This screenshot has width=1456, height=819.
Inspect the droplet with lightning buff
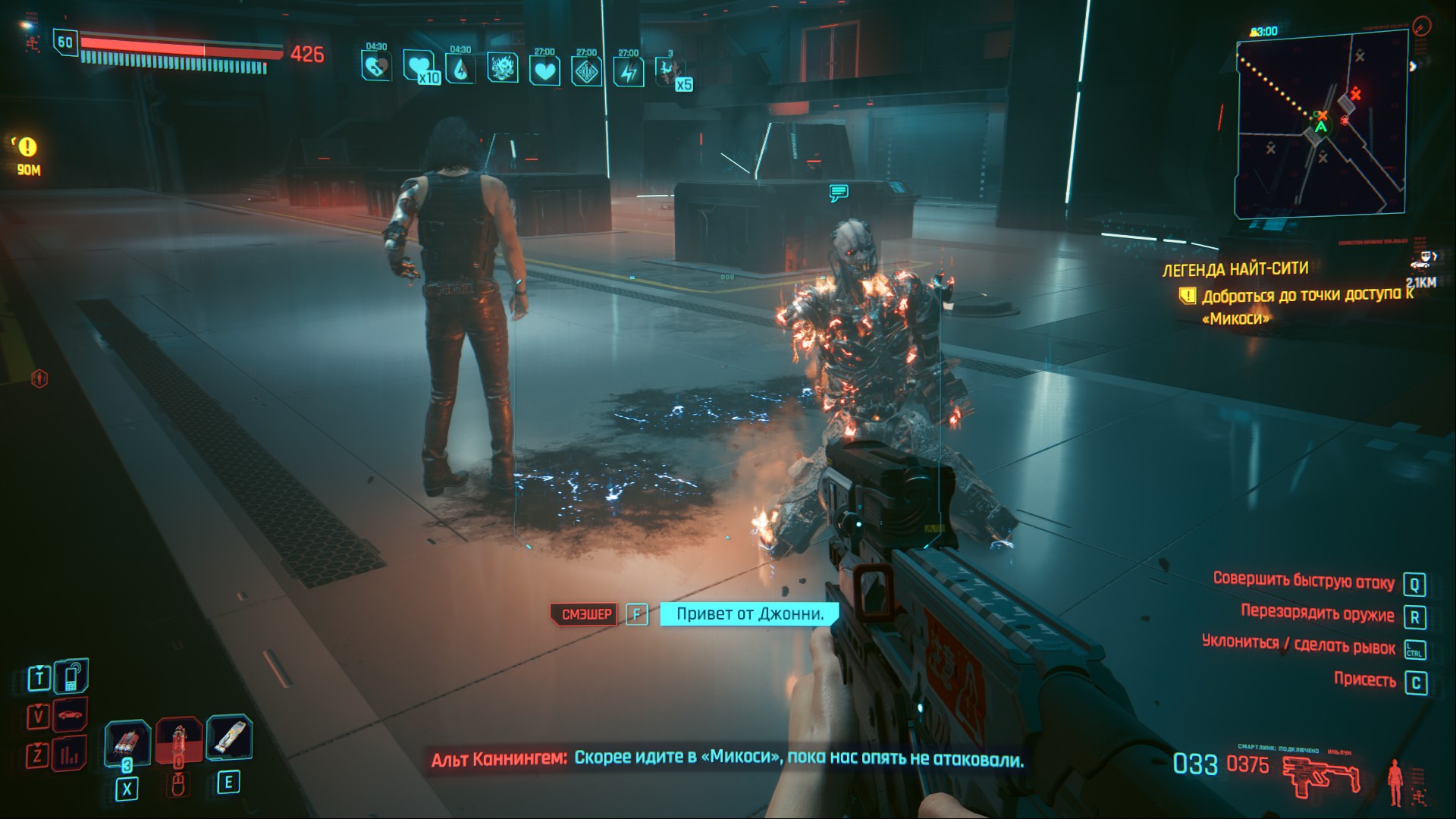[460, 70]
